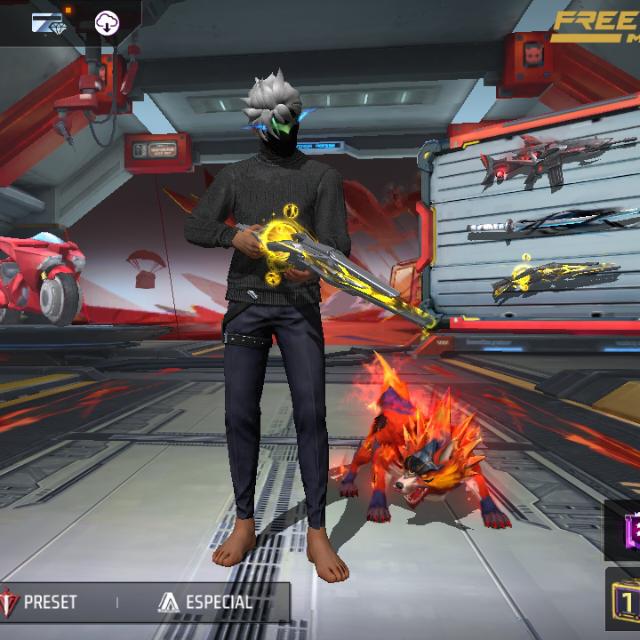Open the gold number 1 badge icon
640x640 pixels.
coord(625,602)
